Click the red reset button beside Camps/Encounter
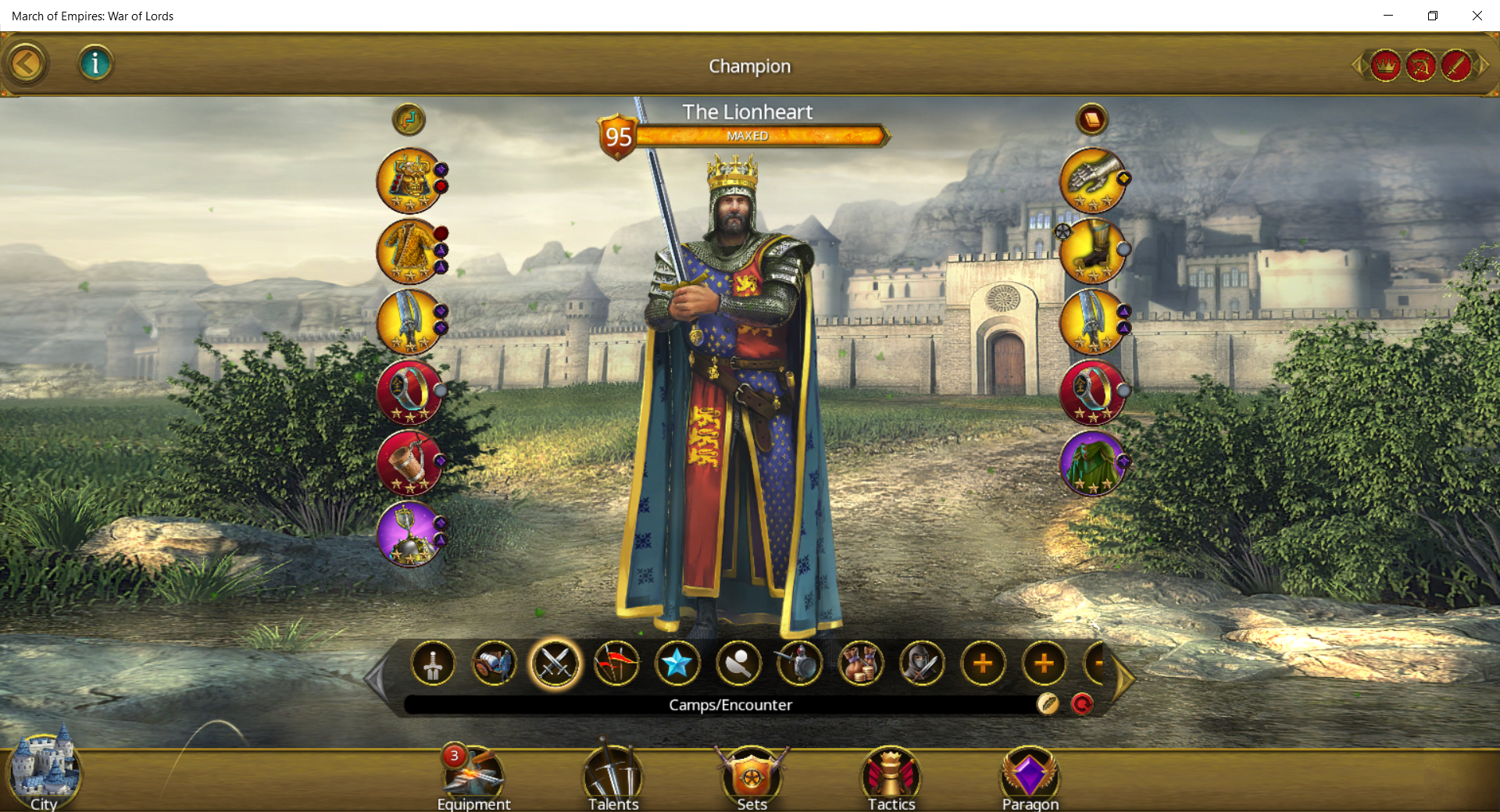The image size is (1500, 812). coord(1082,704)
